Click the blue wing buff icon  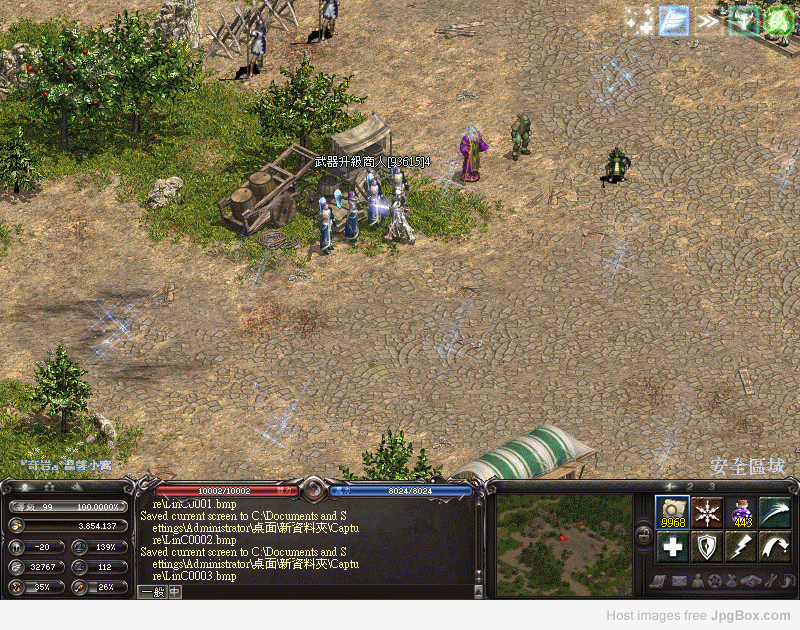click(x=673, y=20)
